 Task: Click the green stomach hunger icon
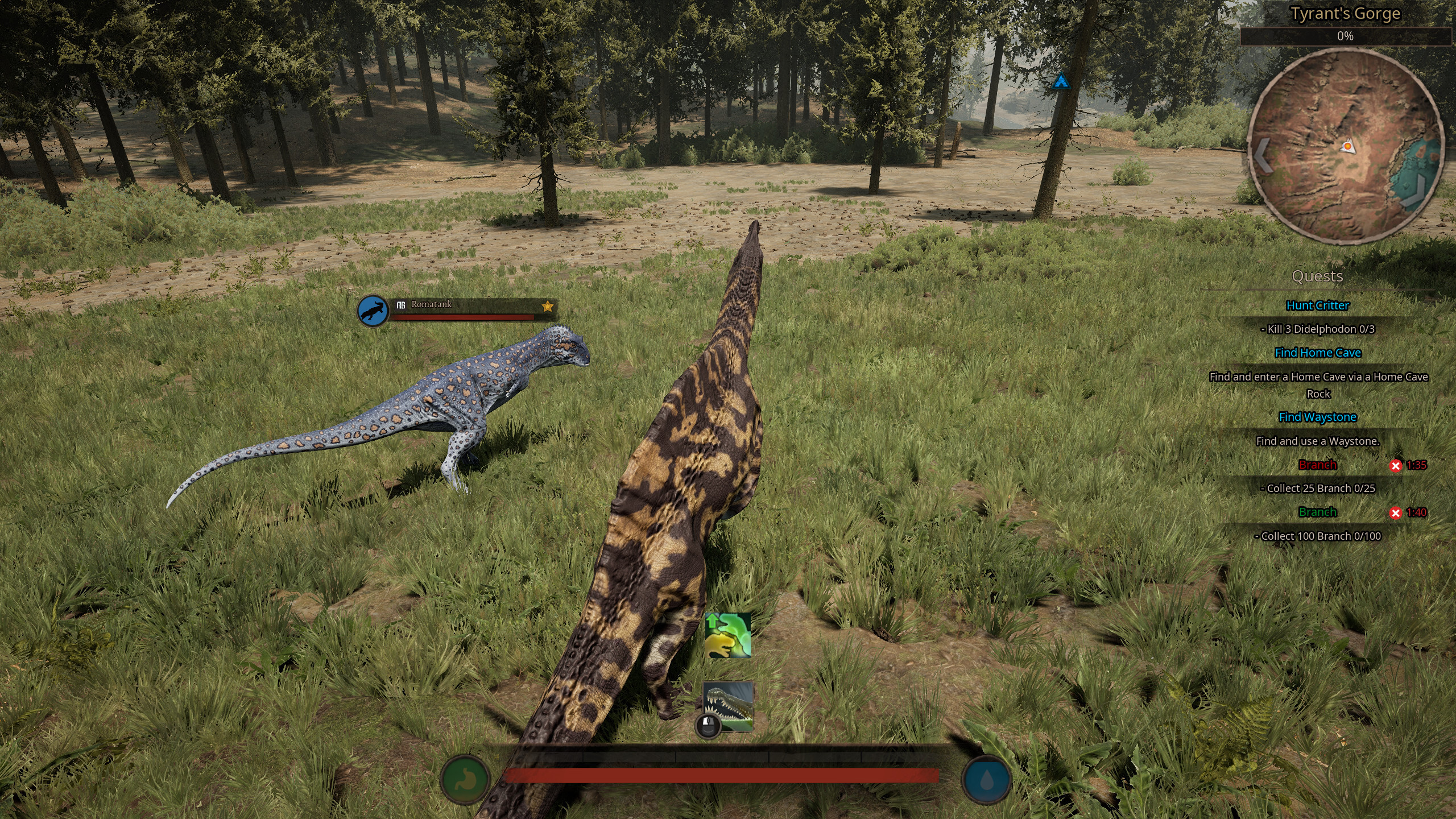(465, 779)
